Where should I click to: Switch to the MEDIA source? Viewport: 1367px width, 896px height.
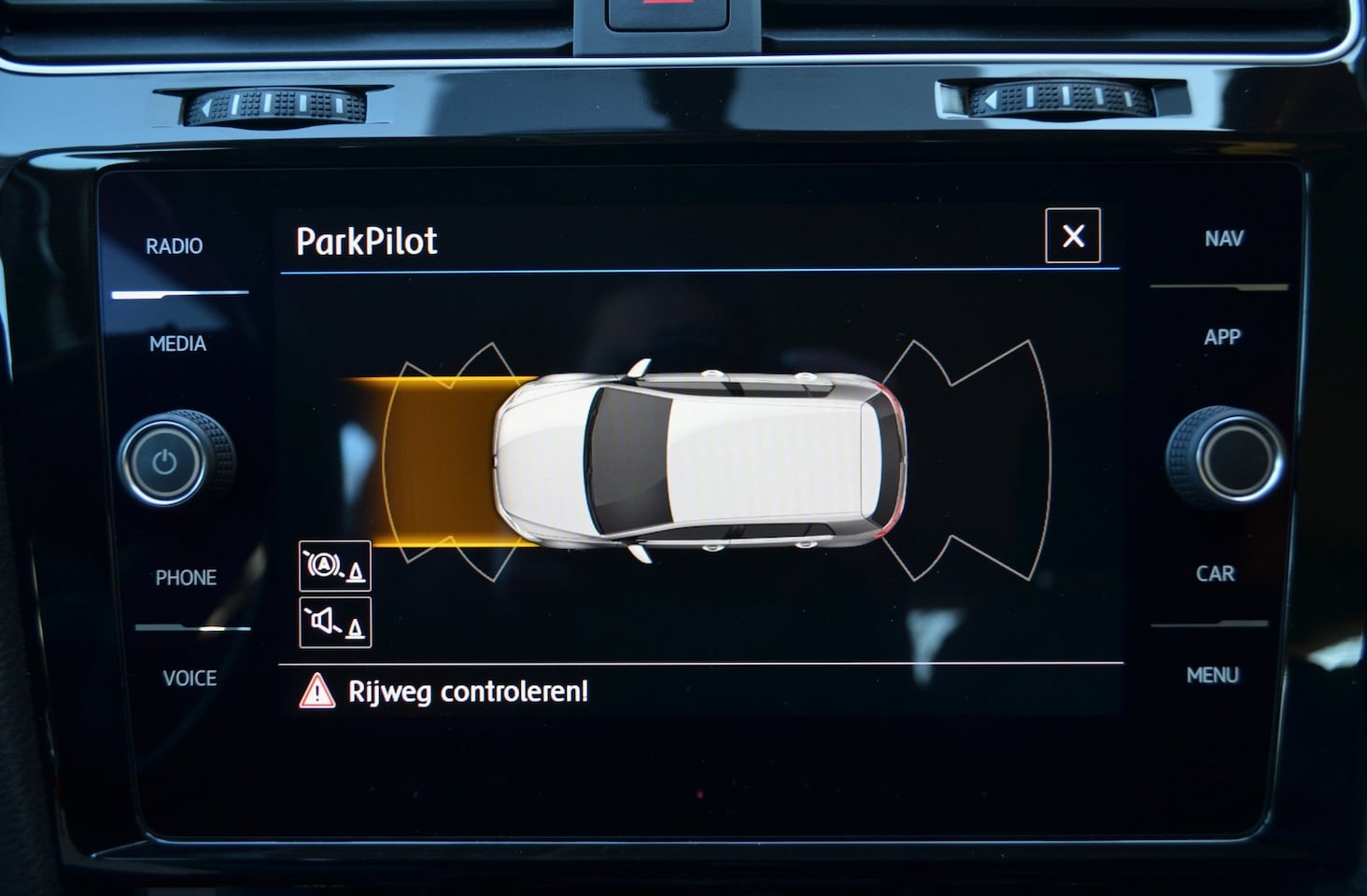177,344
